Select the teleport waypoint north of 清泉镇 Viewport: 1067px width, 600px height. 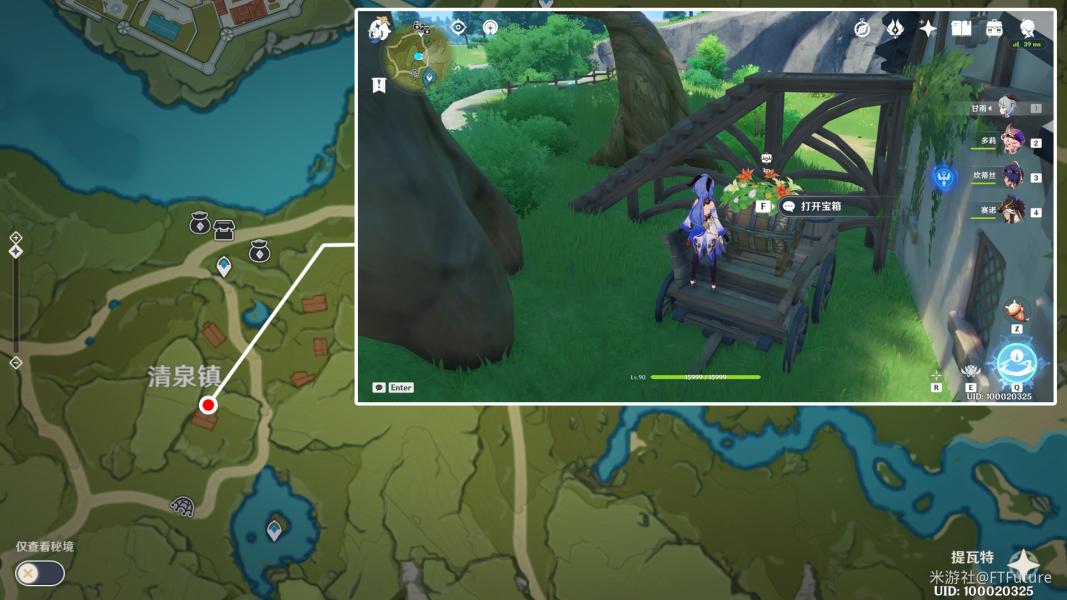click(224, 266)
